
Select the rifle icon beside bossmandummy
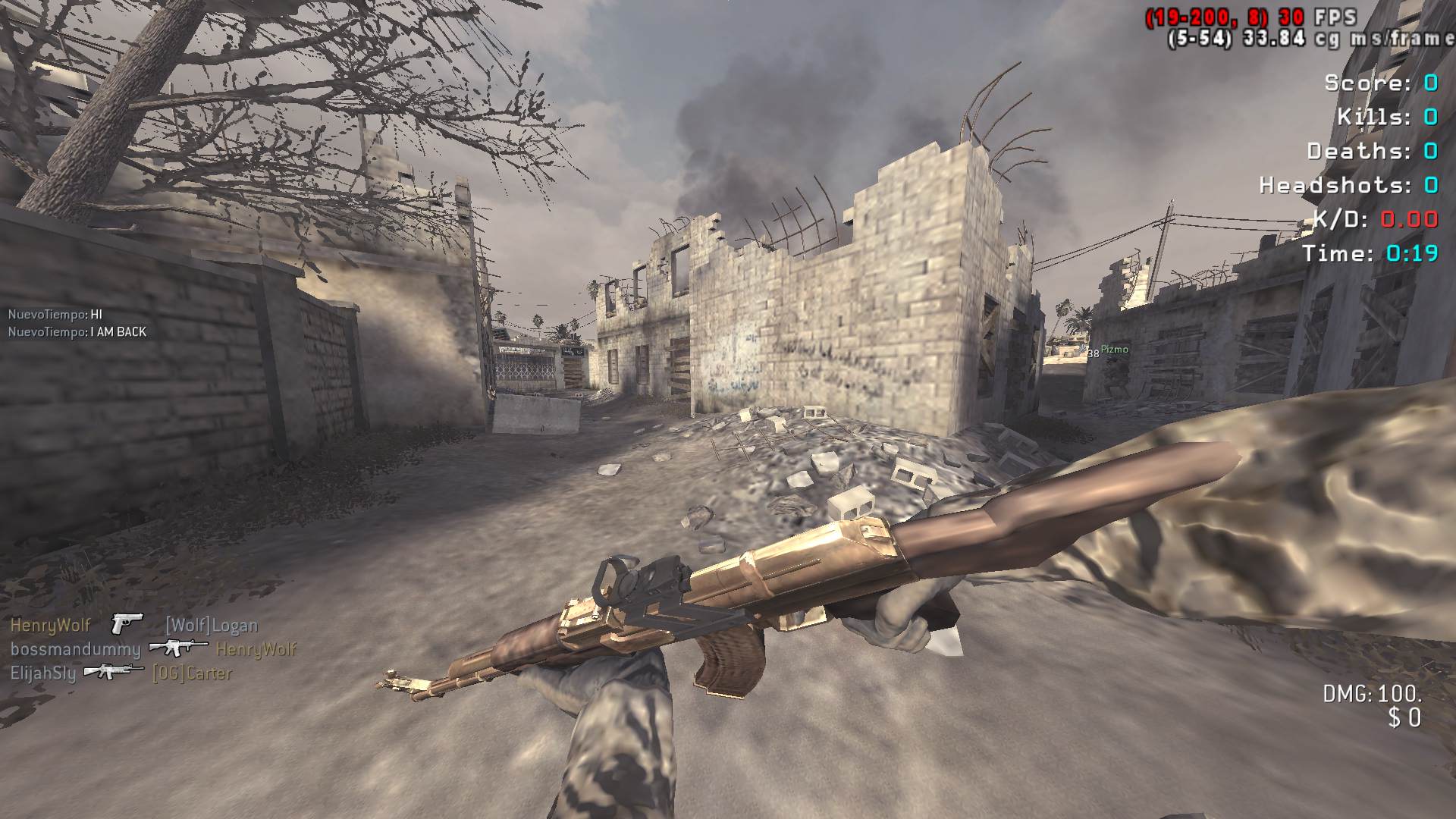tap(178, 648)
